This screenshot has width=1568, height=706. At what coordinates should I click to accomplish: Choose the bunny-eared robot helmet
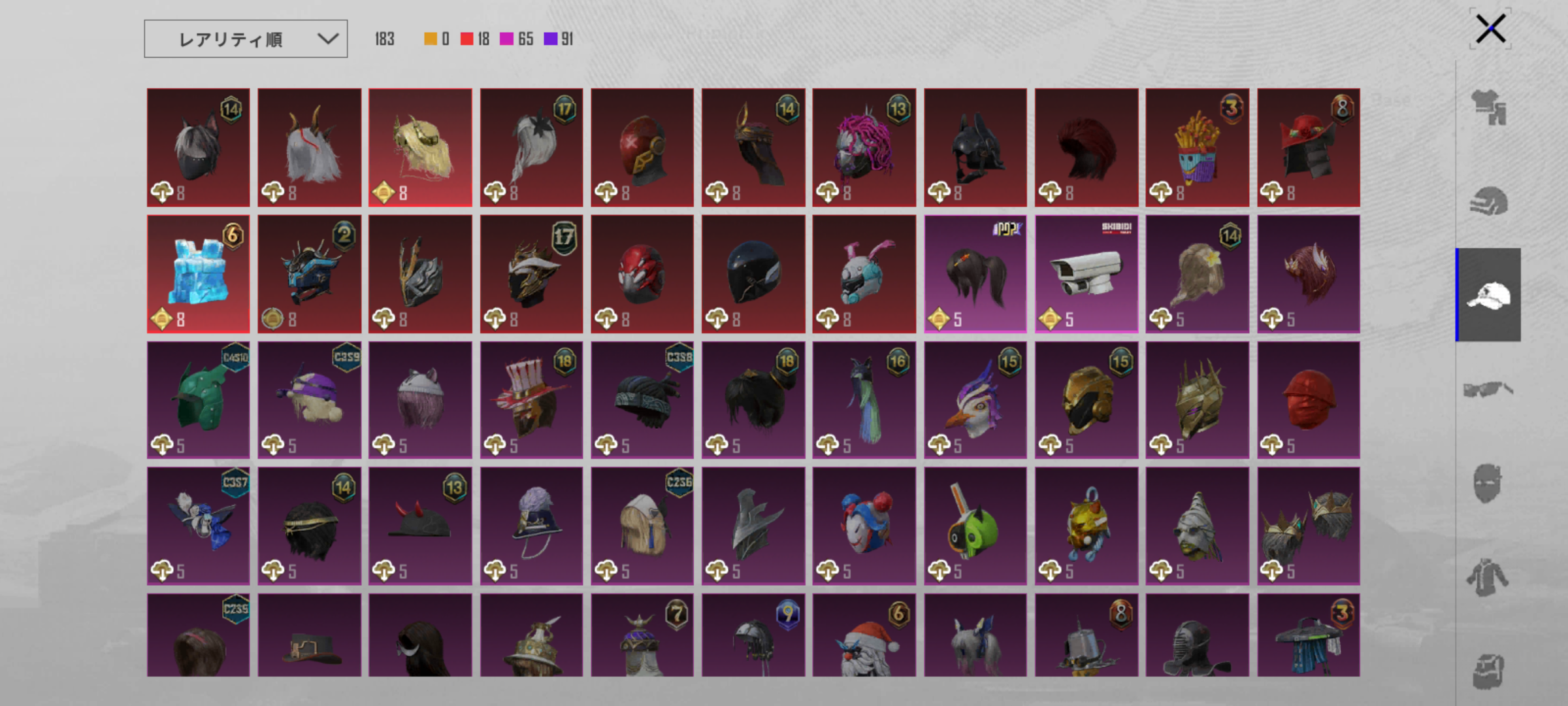pyautogui.click(x=864, y=274)
